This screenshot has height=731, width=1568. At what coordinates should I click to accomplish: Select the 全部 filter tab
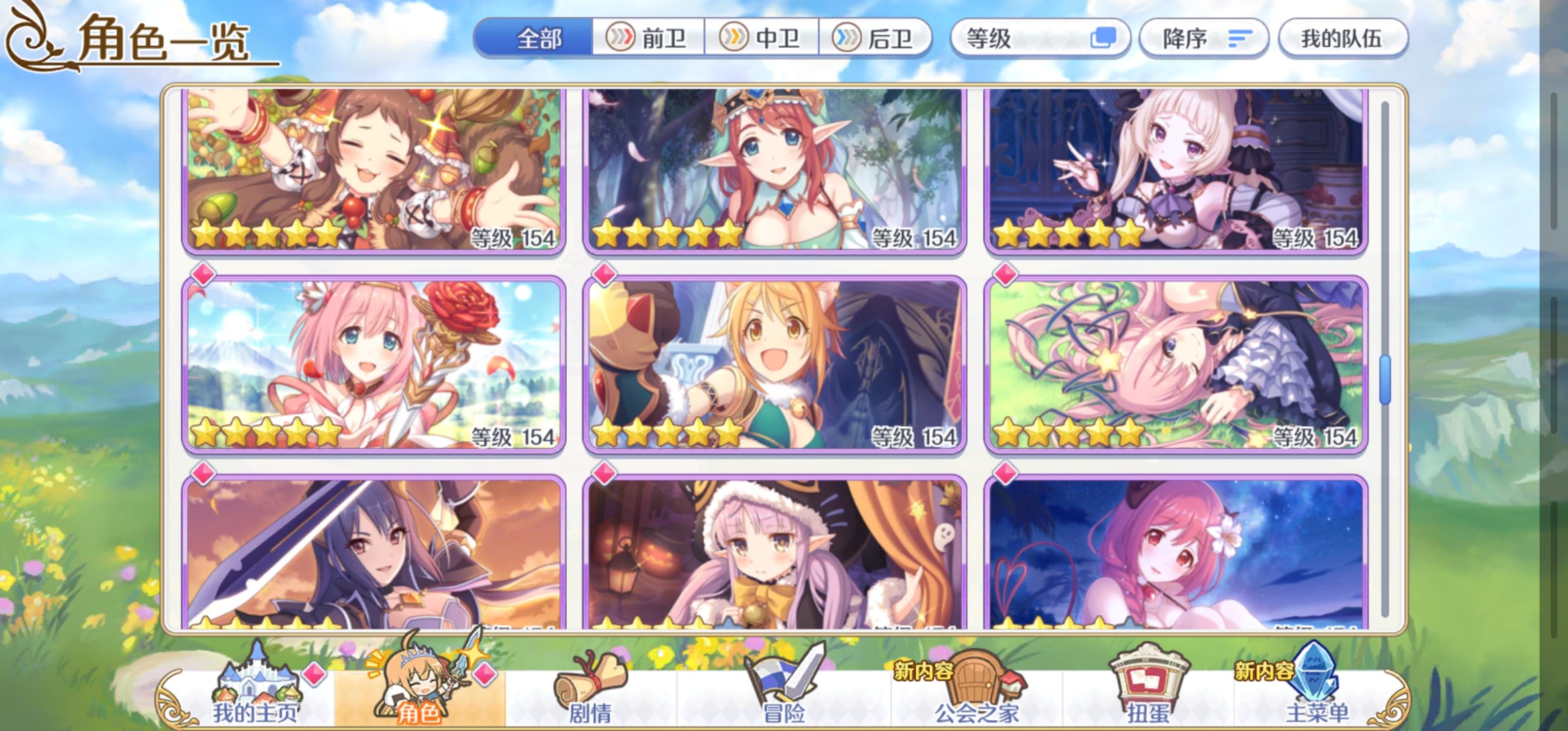click(x=538, y=39)
